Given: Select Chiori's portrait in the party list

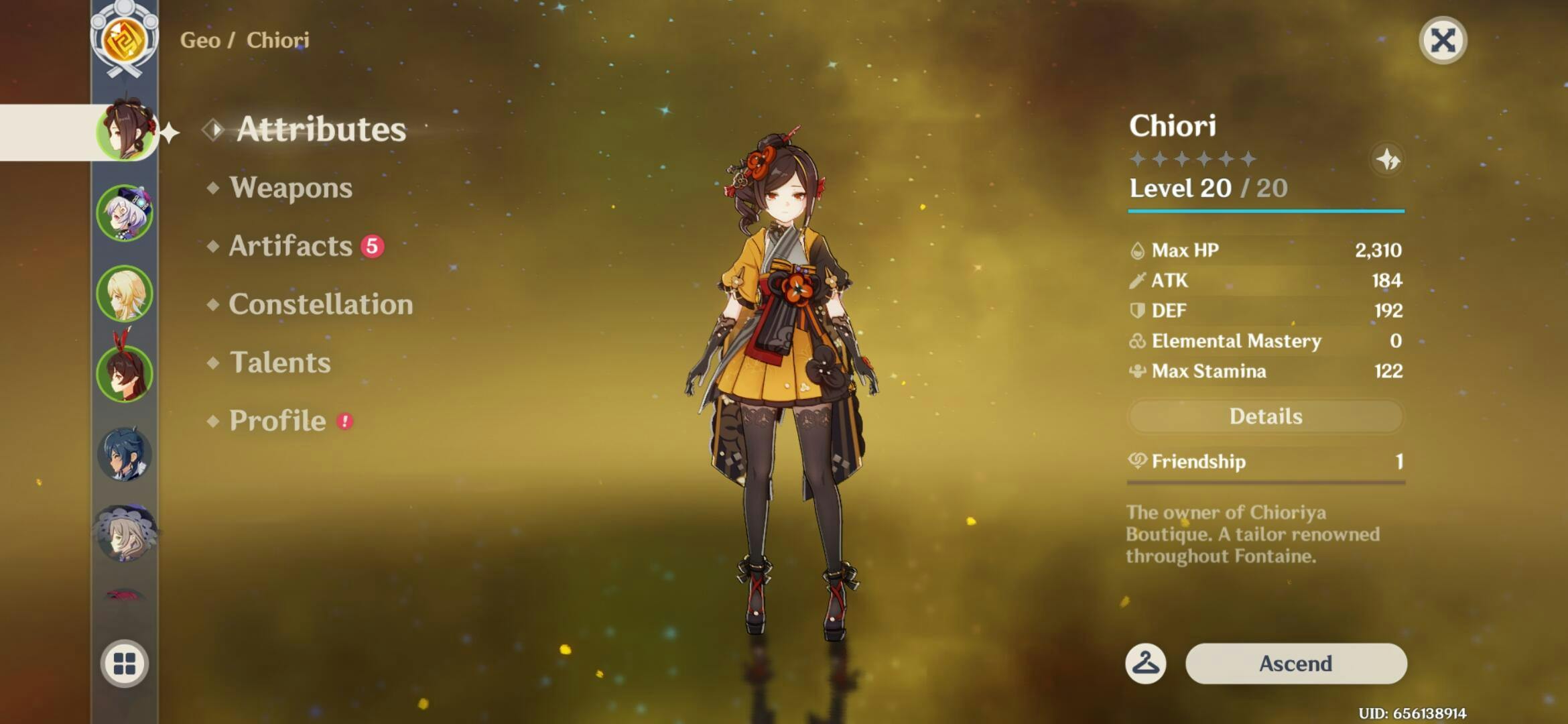Looking at the screenshot, I should (125, 132).
